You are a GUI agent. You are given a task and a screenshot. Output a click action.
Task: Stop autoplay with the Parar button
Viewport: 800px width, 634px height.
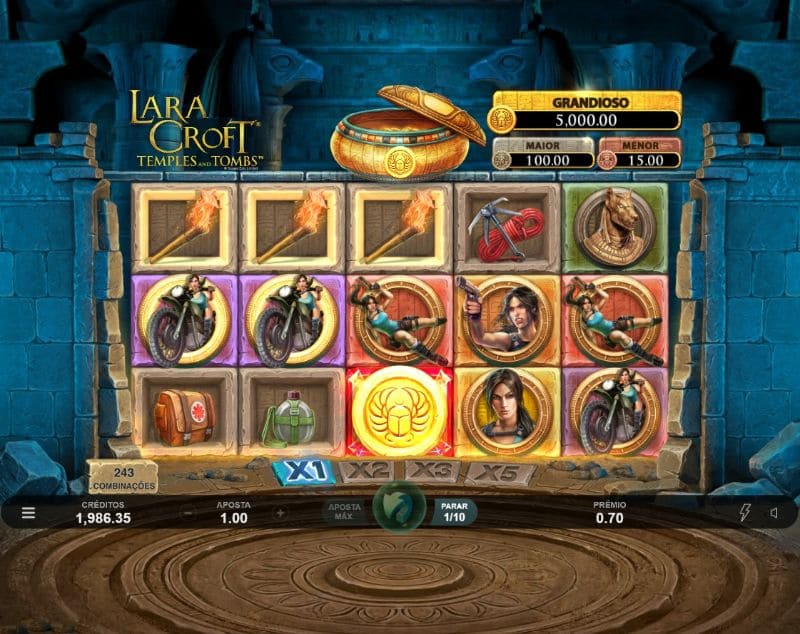click(454, 512)
